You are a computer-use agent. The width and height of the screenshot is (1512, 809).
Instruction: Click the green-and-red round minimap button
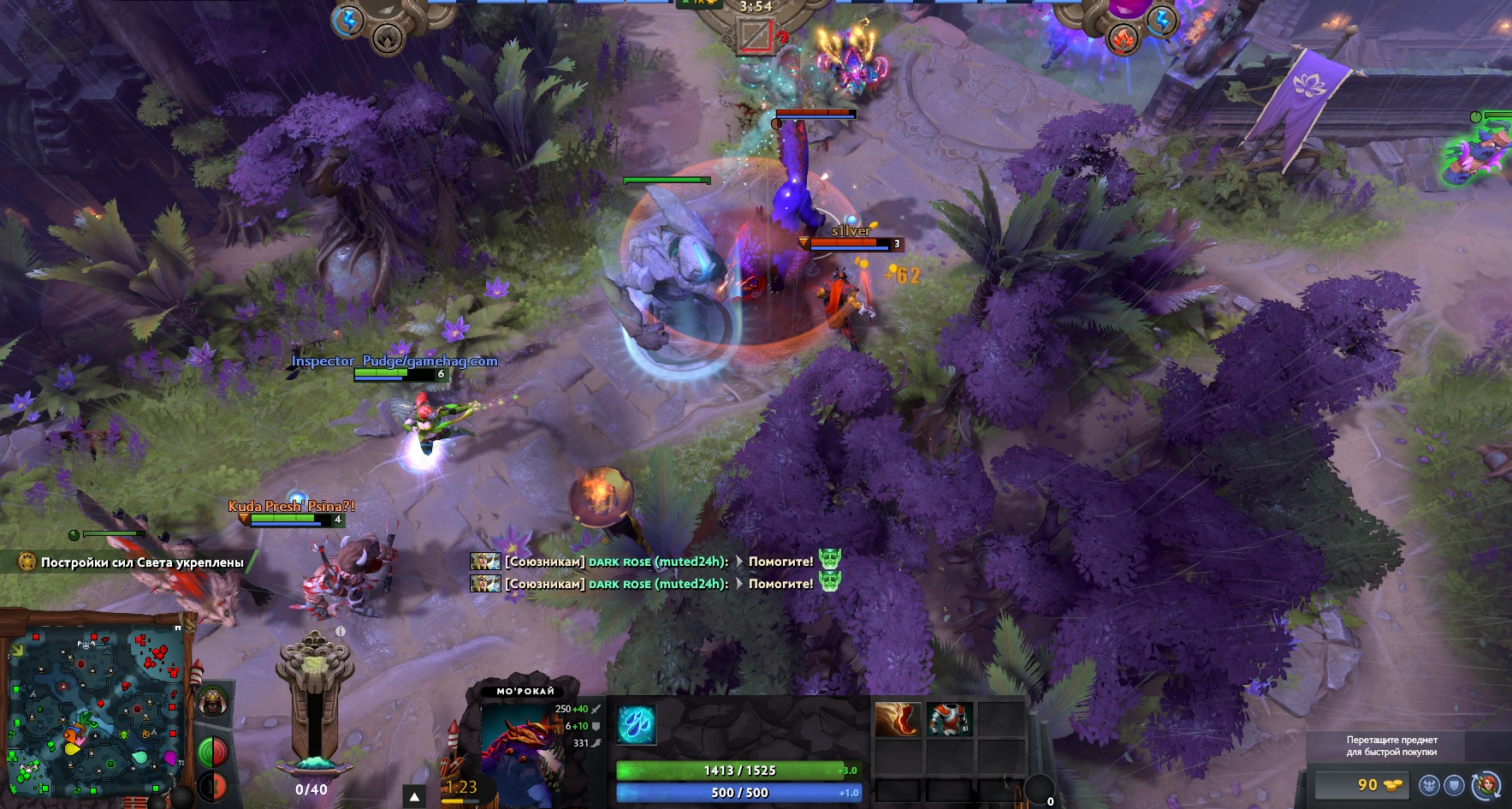click(x=212, y=752)
